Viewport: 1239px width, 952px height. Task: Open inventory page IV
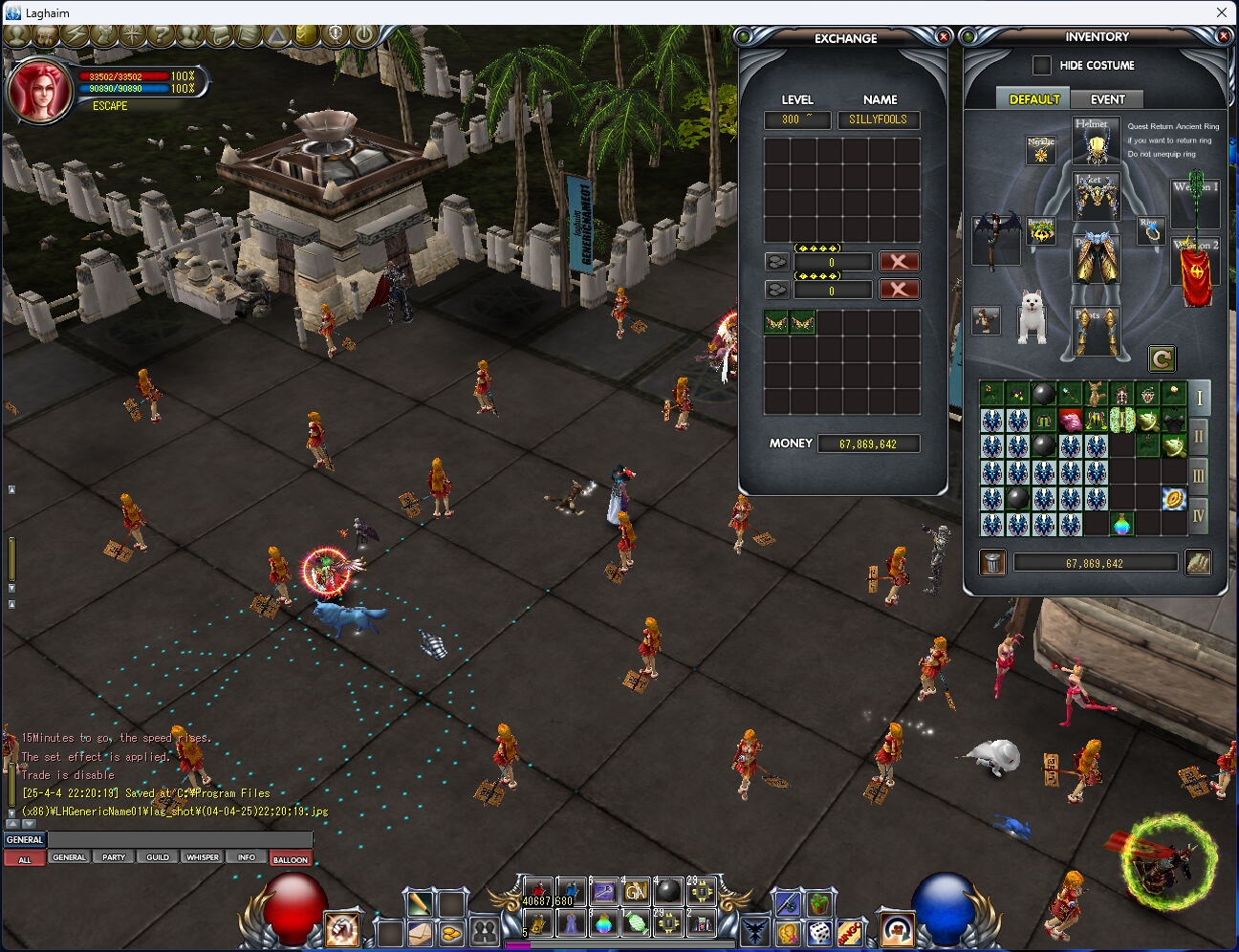(x=1199, y=516)
